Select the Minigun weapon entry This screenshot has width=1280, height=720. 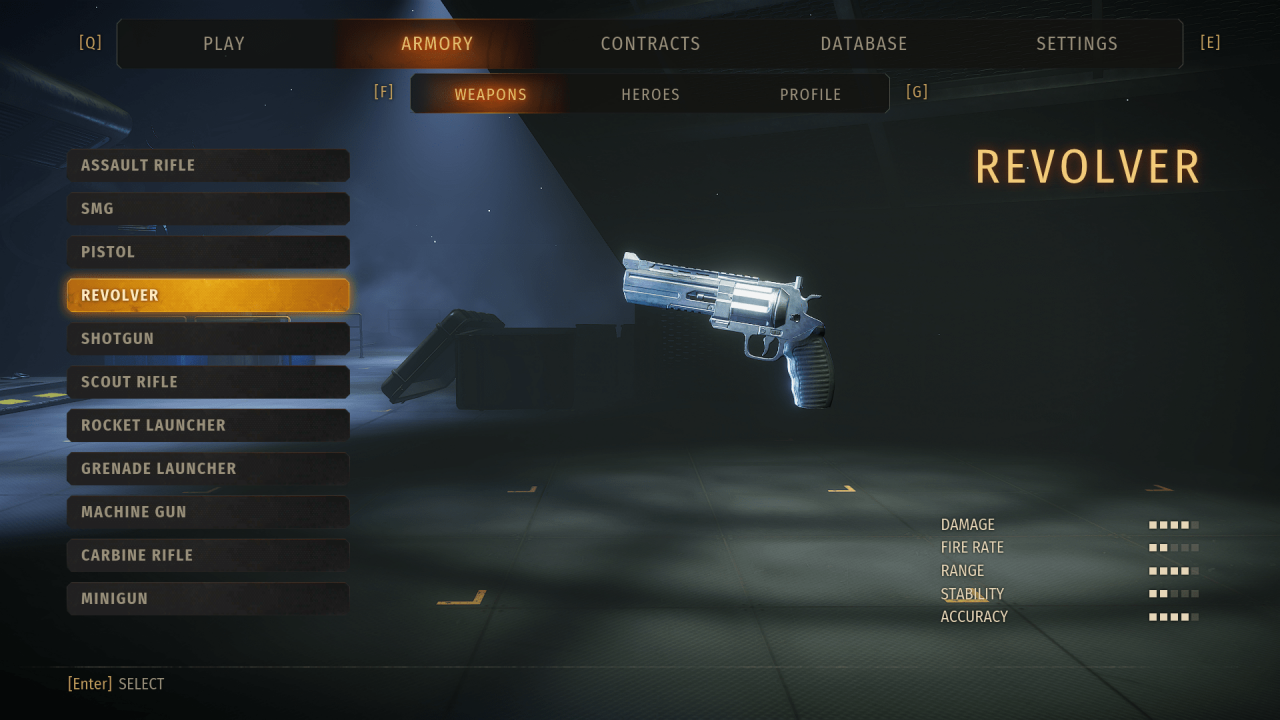click(208, 598)
